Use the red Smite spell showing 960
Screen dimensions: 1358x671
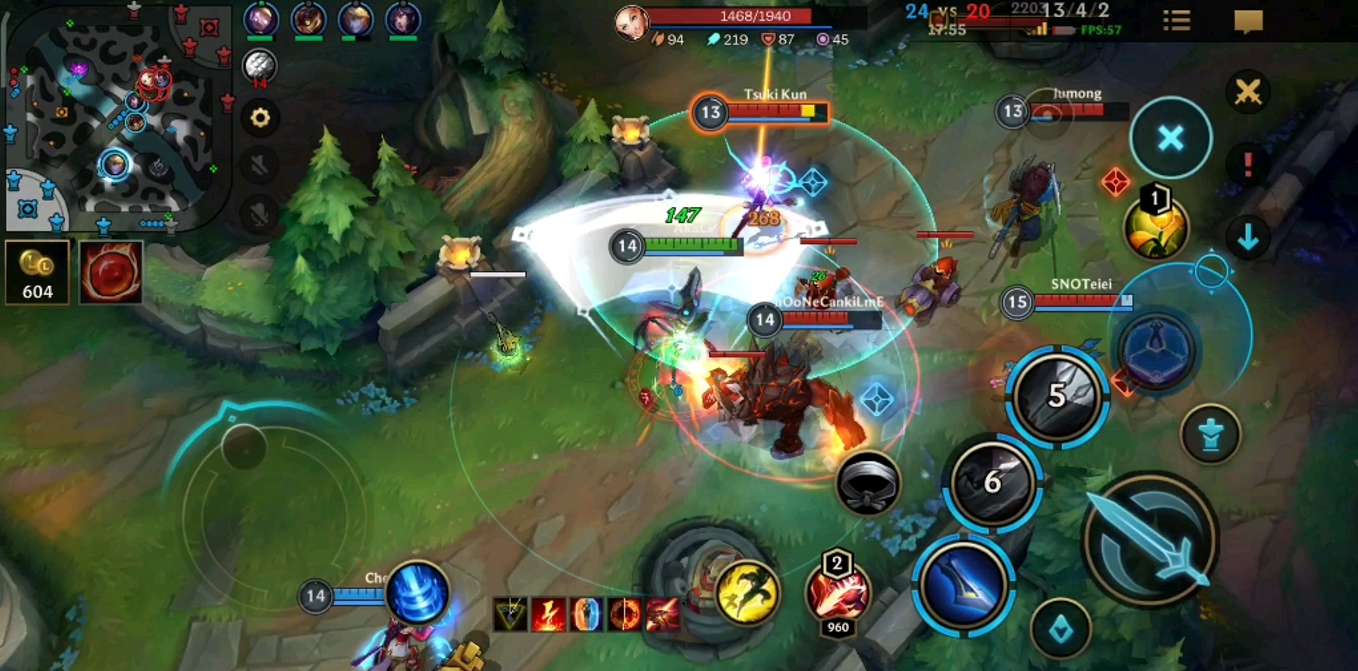click(838, 592)
